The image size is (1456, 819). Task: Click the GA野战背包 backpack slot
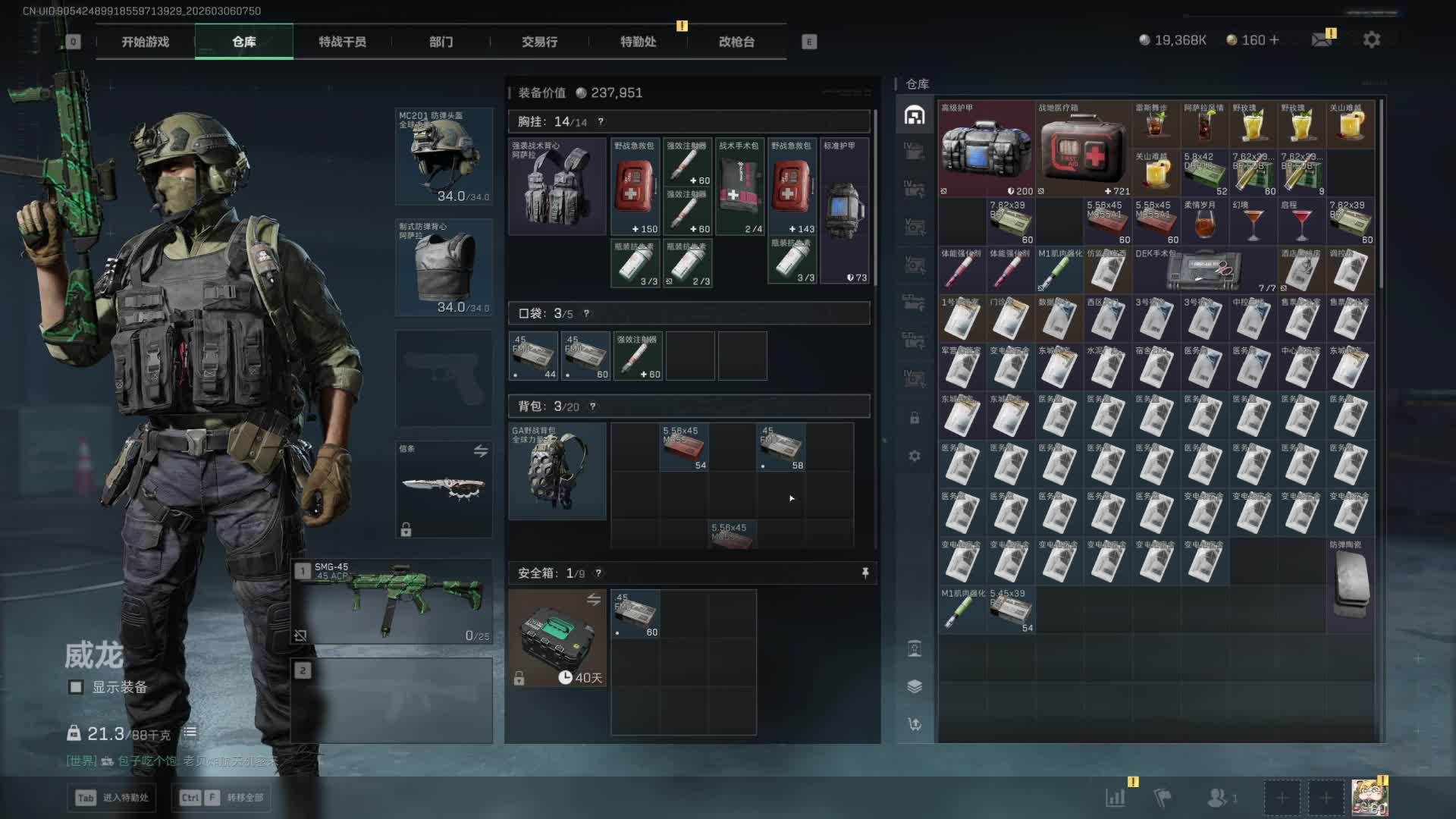tap(557, 471)
